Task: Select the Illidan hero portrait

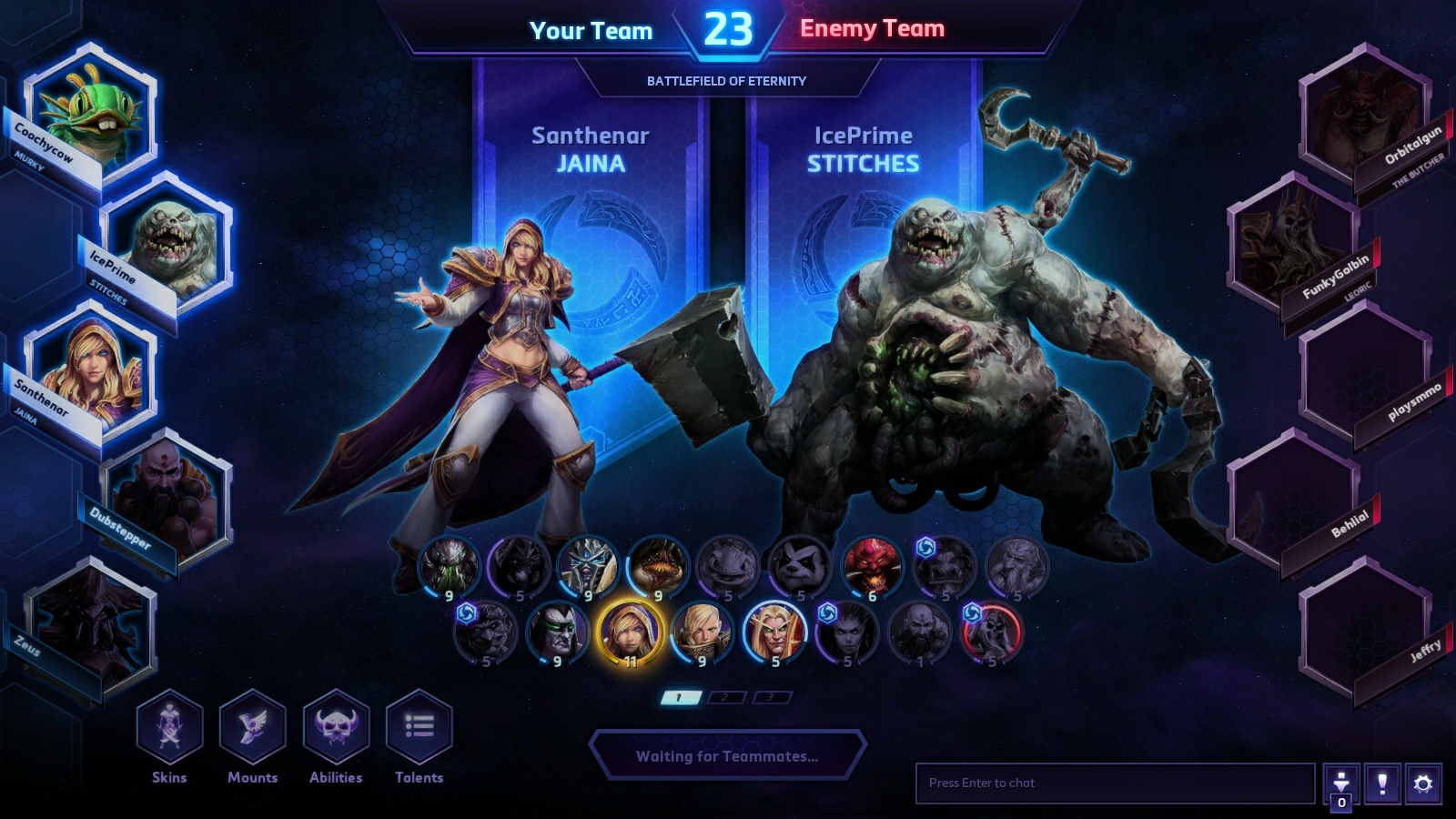Action: coord(557,632)
